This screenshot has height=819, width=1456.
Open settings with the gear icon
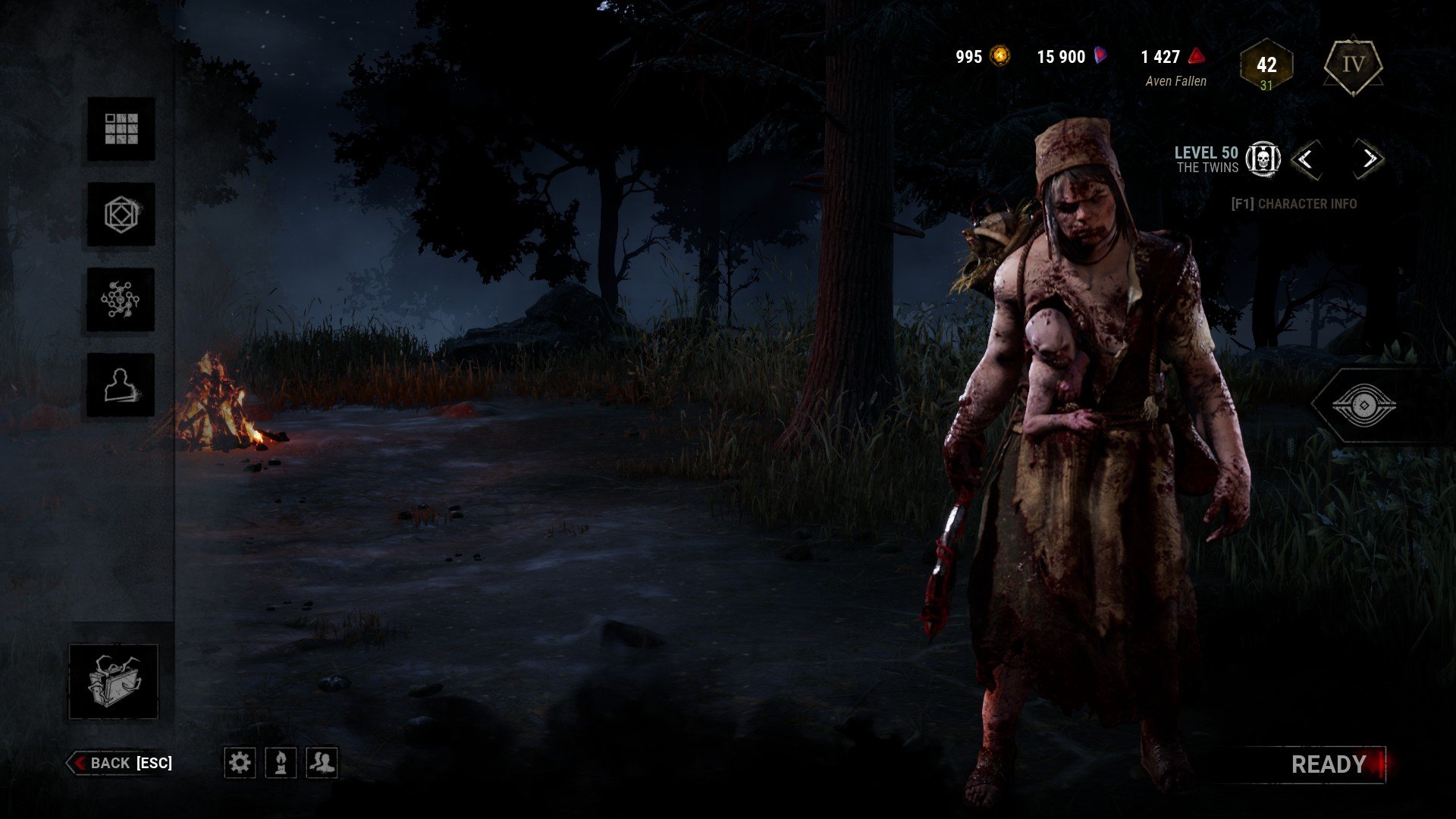pos(240,762)
